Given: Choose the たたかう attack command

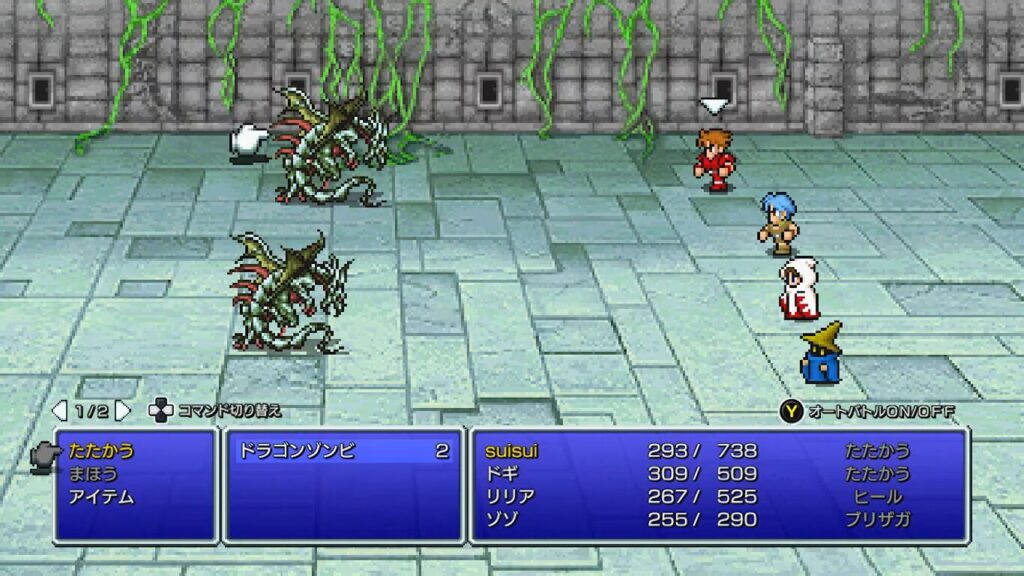Looking at the screenshot, I should click(102, 452).
